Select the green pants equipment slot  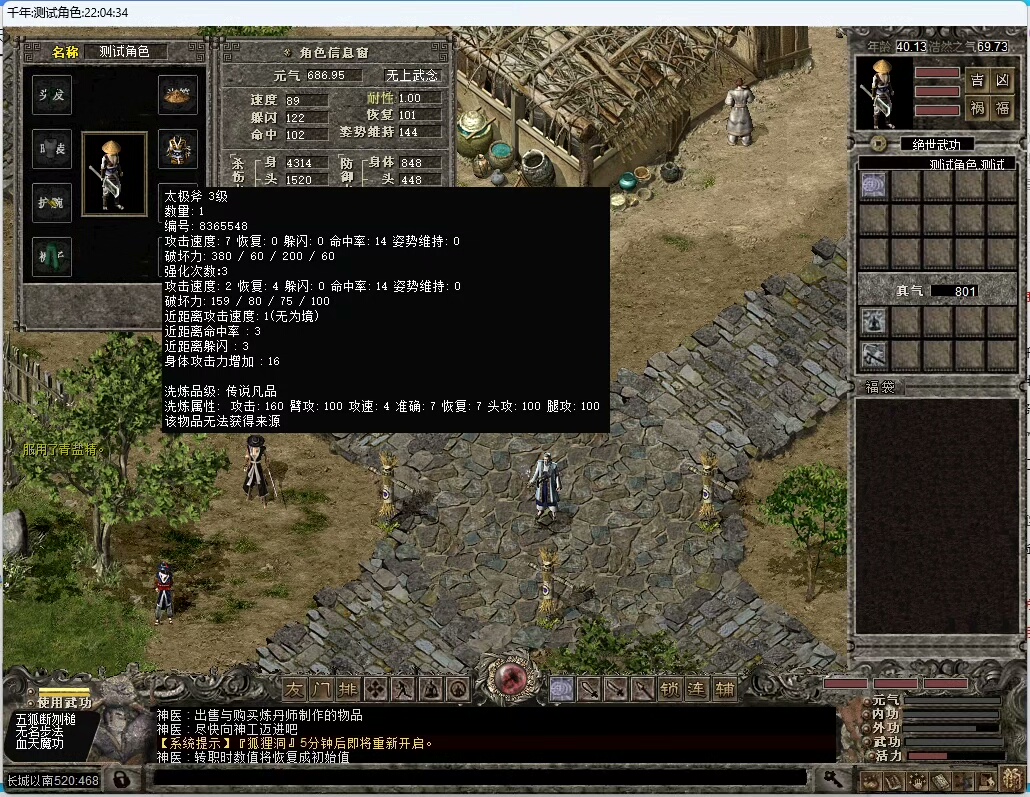point(52,256)
